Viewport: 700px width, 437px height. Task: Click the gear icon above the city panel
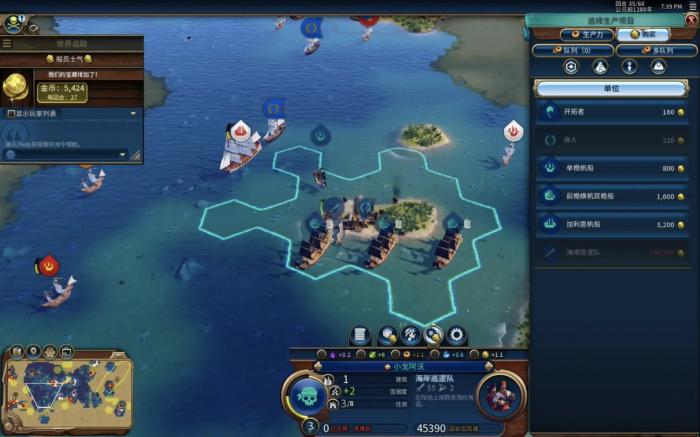click(457, 336)
